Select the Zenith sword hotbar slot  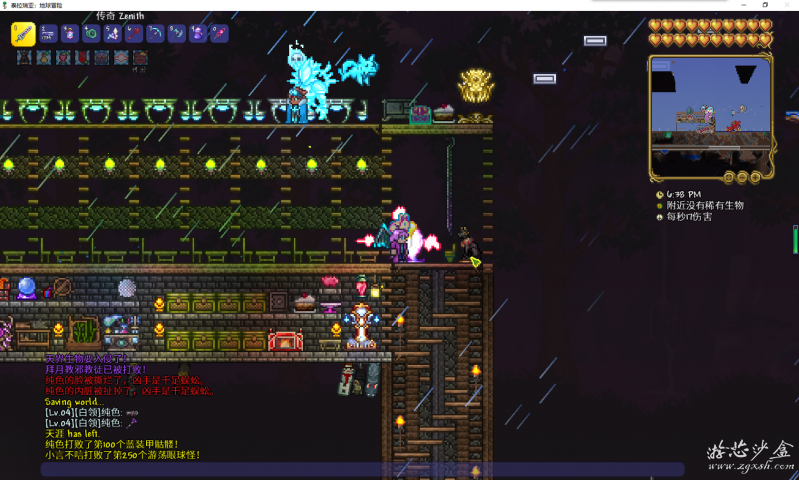point(24,33)
